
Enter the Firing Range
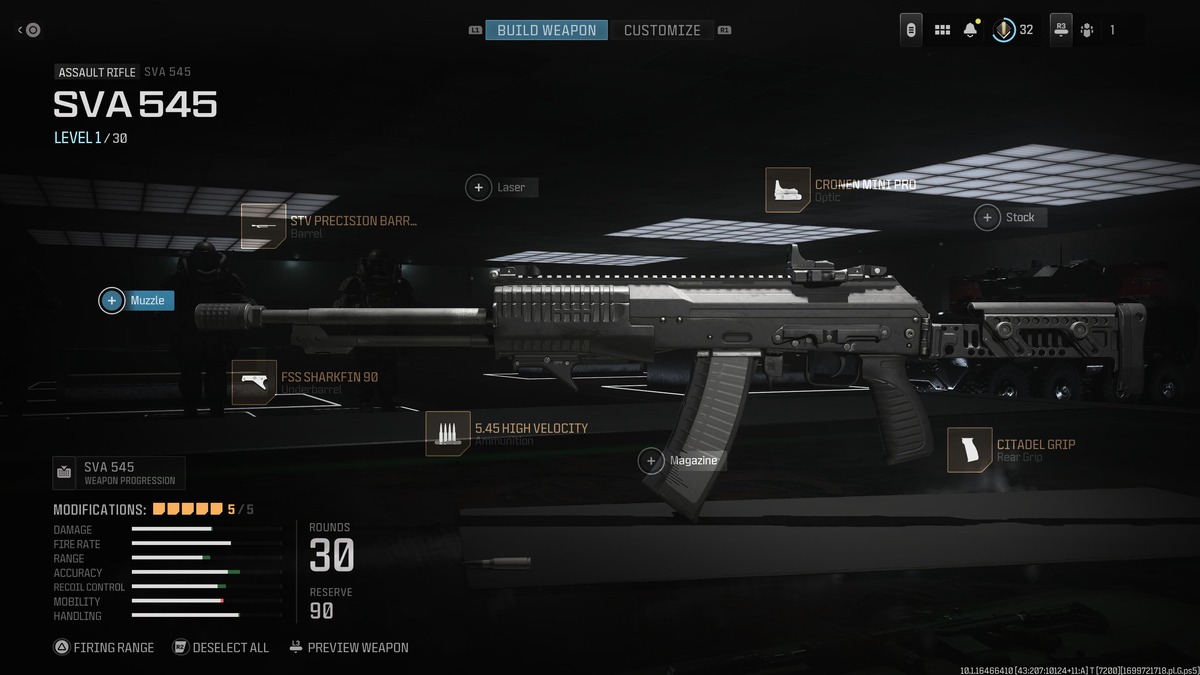click(x=104, y=647)
